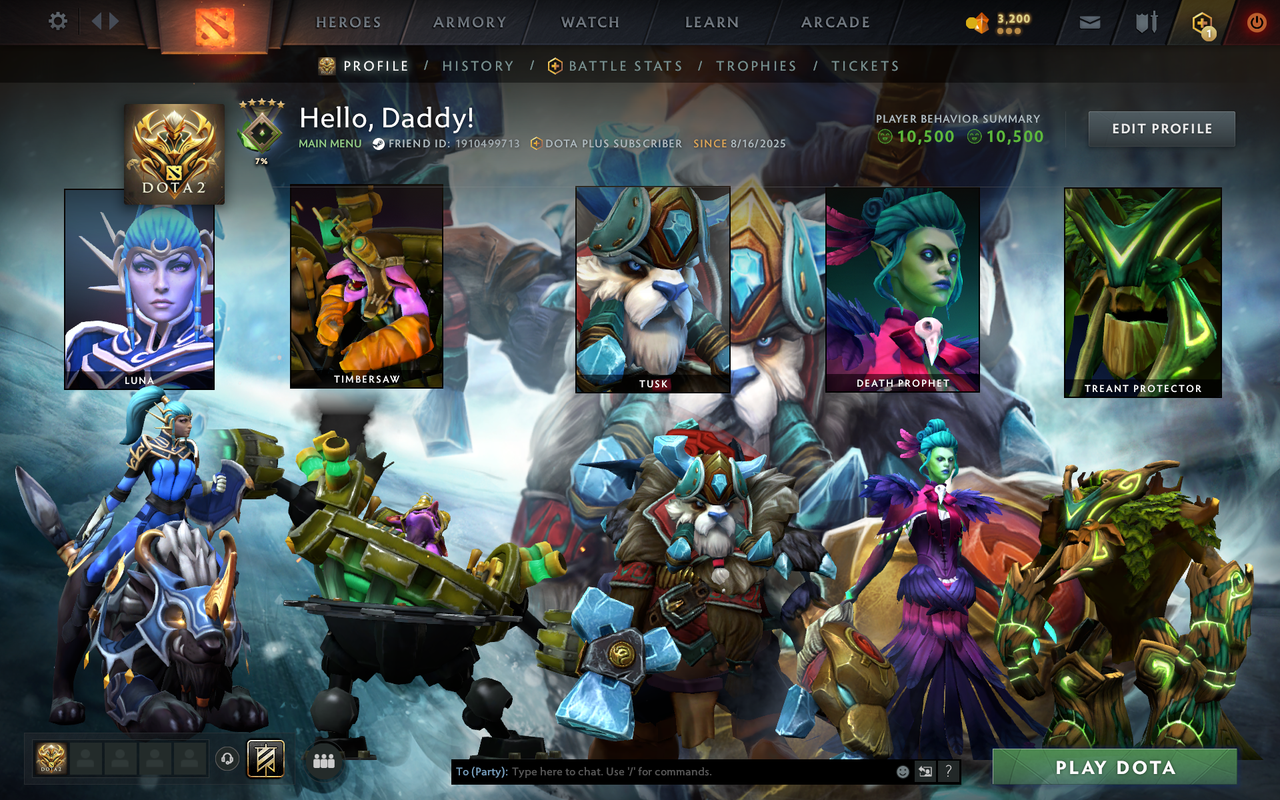This screenshot has height=800, width=1280.
Task: Open notifications via the envelope icon
Action: coord(1089,21)
